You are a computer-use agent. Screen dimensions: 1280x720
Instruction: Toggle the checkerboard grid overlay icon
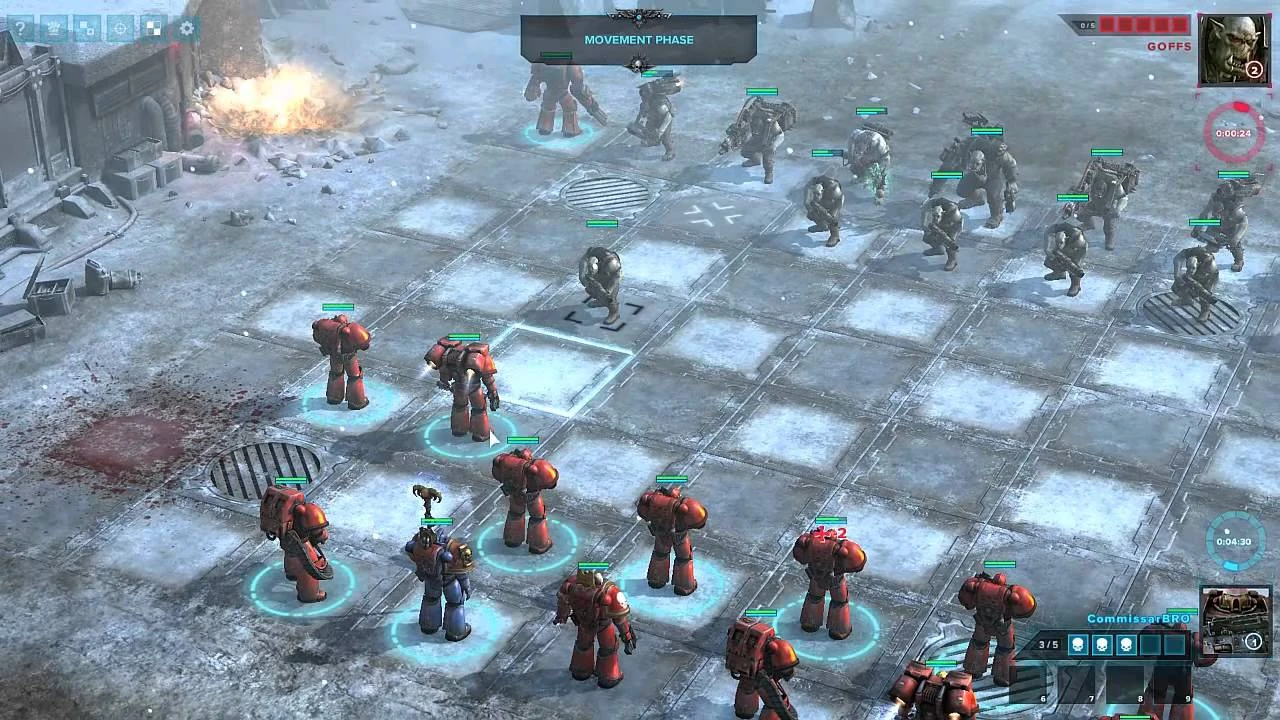(x=152, y=28)
